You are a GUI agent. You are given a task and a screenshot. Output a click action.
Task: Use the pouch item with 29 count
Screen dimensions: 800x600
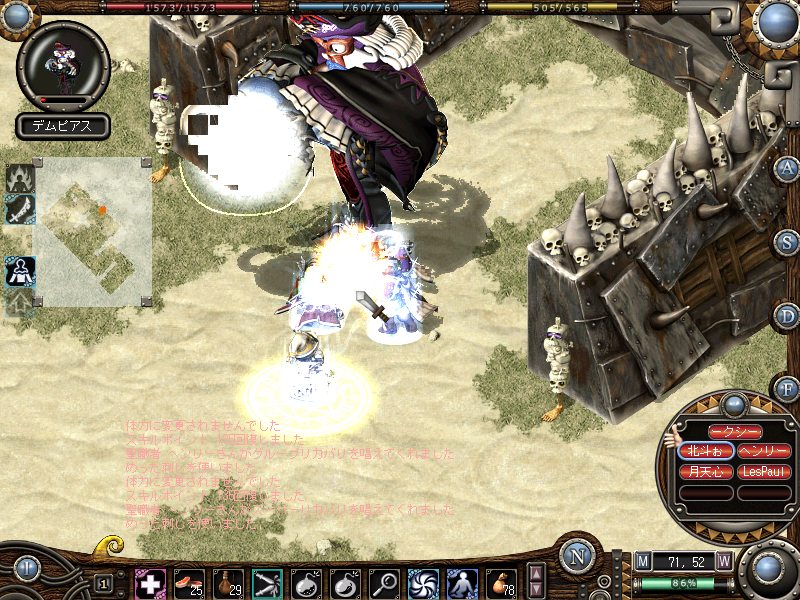(228, 582)
